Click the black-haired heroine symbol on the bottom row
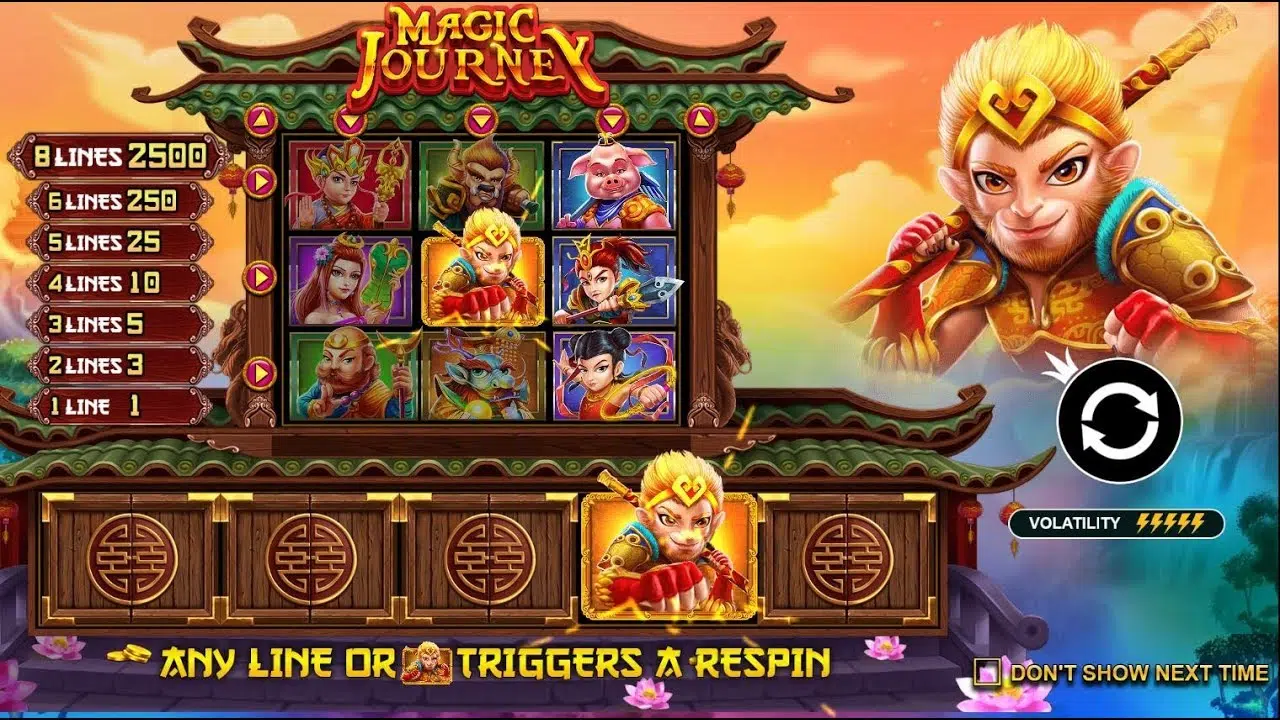Image resolution: width=1280 pixels, height=720 pixels. [612, 375]
